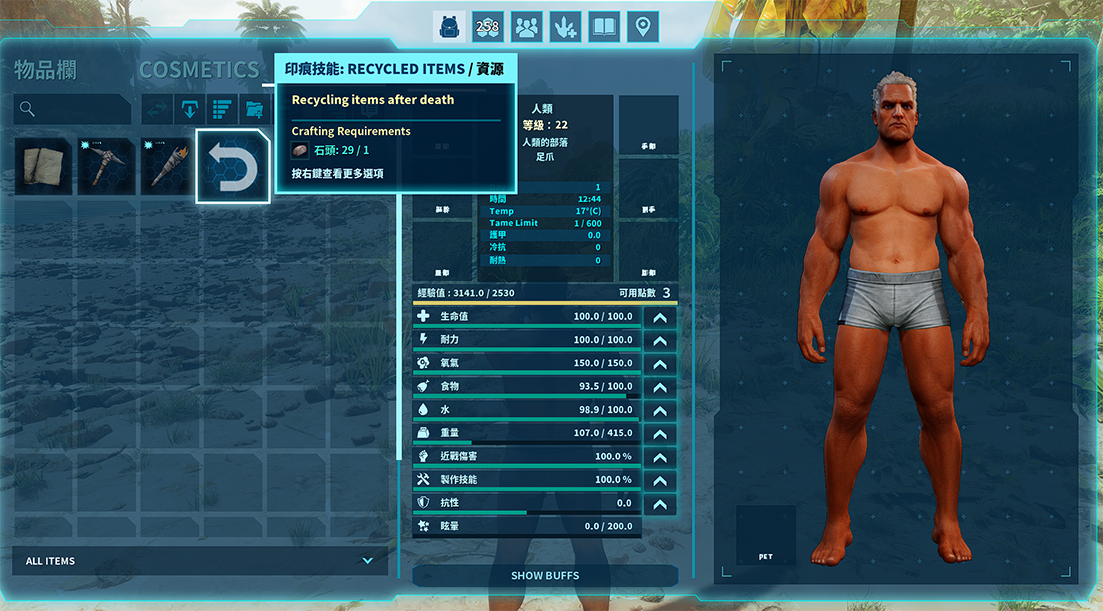
Task: Select the PET slot
Action: click(x=766, y=535)
